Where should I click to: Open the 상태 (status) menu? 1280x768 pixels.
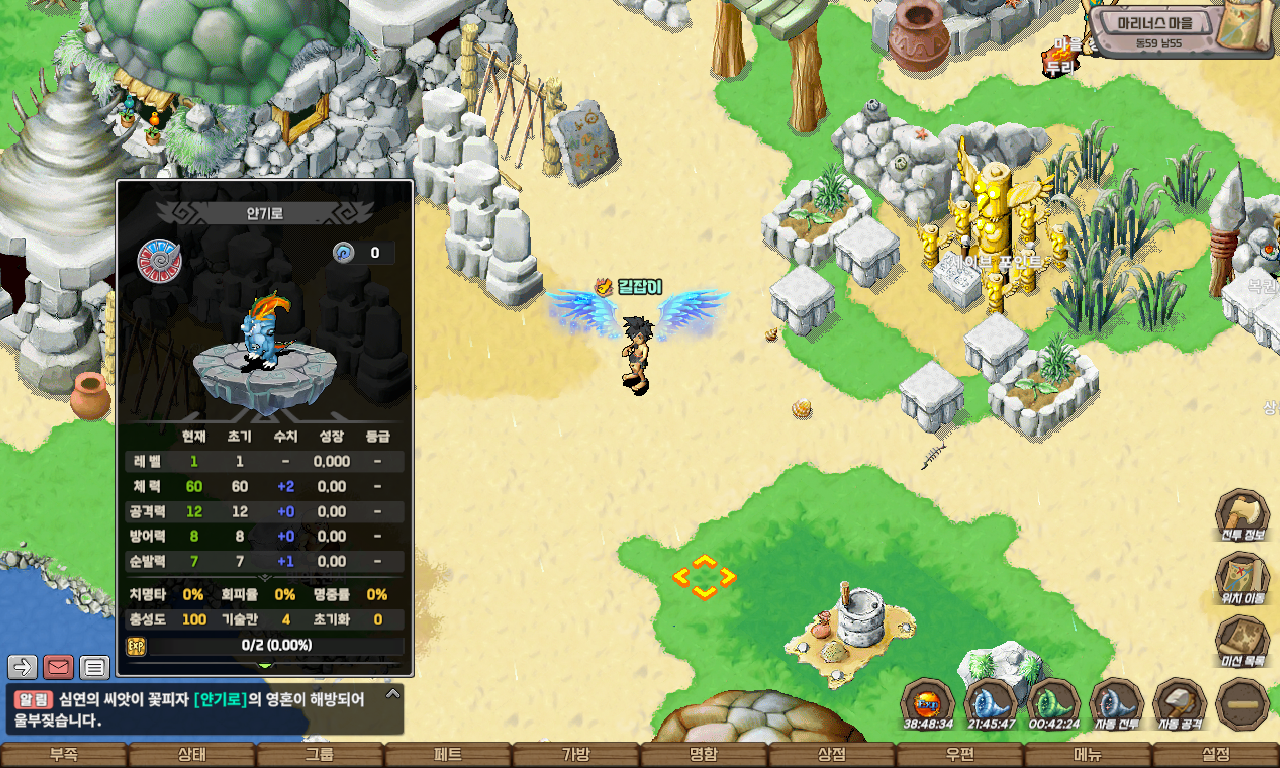coord(192,755)
